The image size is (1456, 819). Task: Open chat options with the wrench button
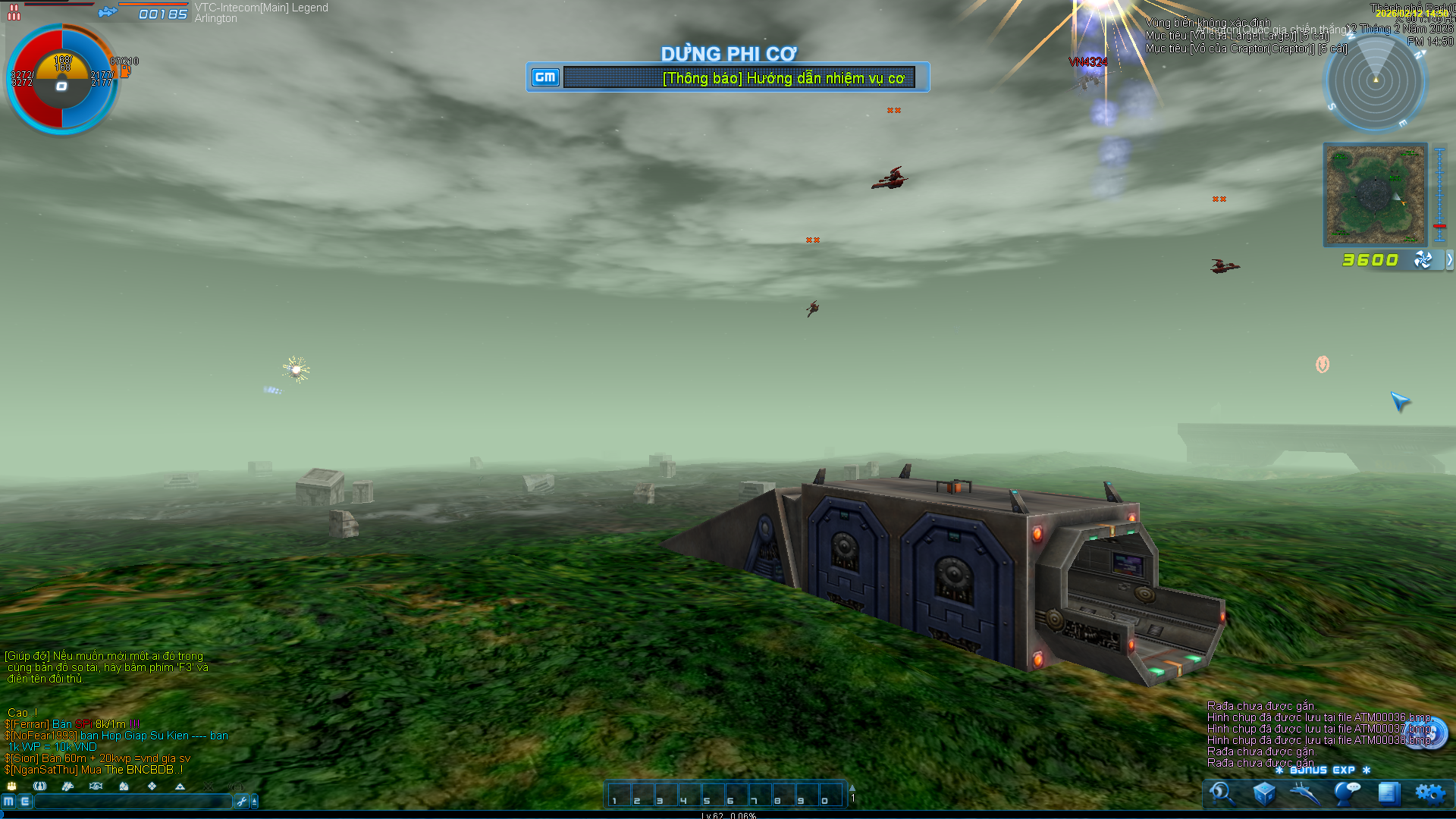click(x=242, y=802)
